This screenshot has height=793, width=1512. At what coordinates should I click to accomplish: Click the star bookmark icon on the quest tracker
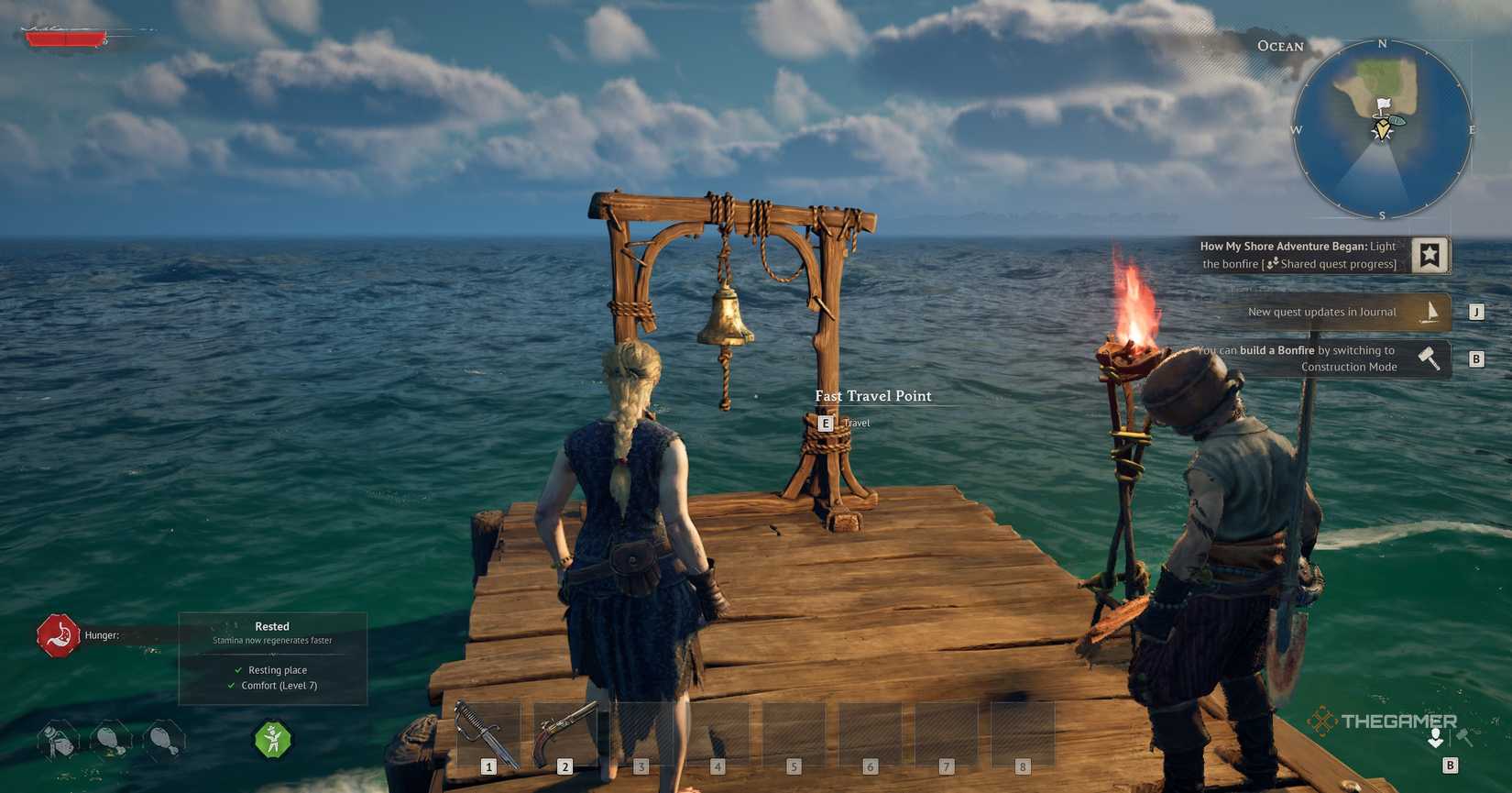[x=1430, y=255]
